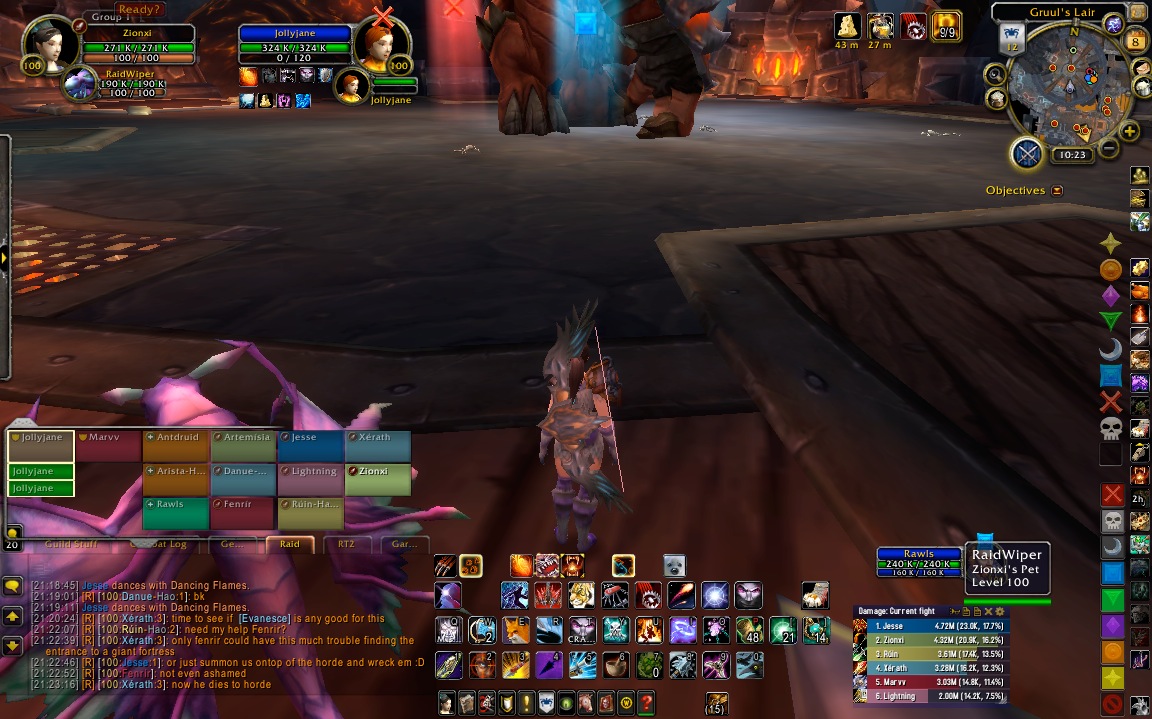Switch to the Raid chat tab
1152x719 pixels.
click(x=289, y=544)
